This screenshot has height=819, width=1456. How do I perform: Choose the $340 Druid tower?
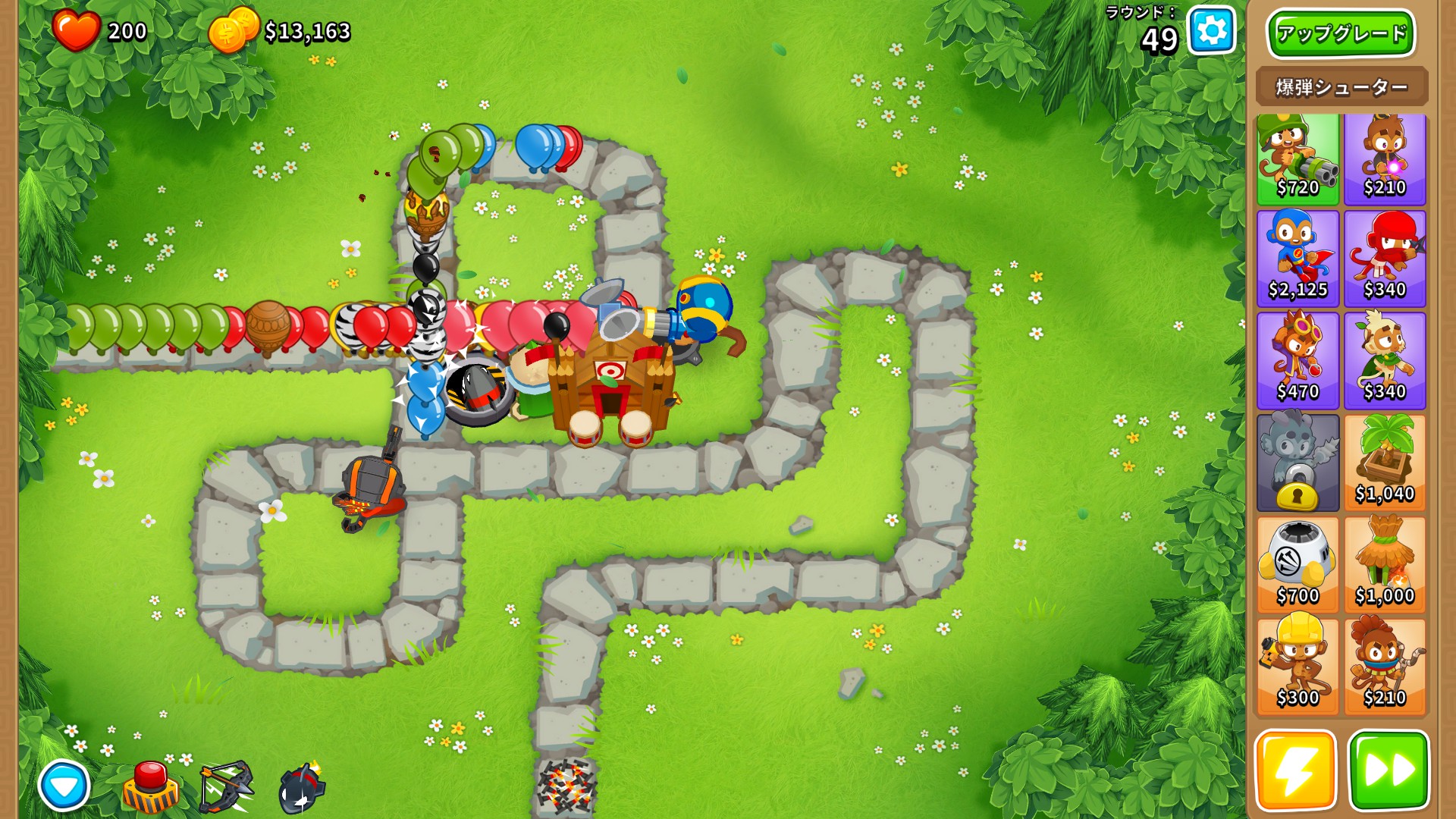1385,361
